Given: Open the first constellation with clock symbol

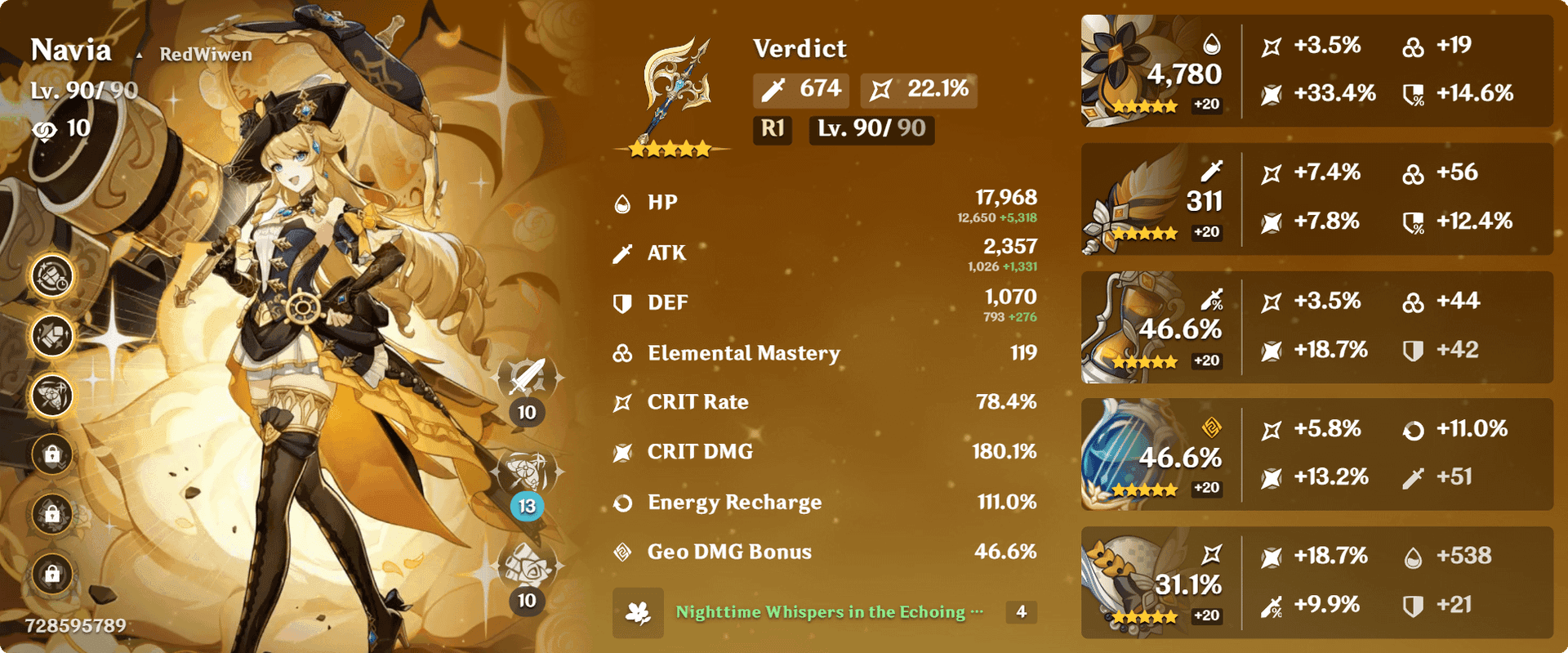Looking at the screenshot, I should (x=52, y=276).
